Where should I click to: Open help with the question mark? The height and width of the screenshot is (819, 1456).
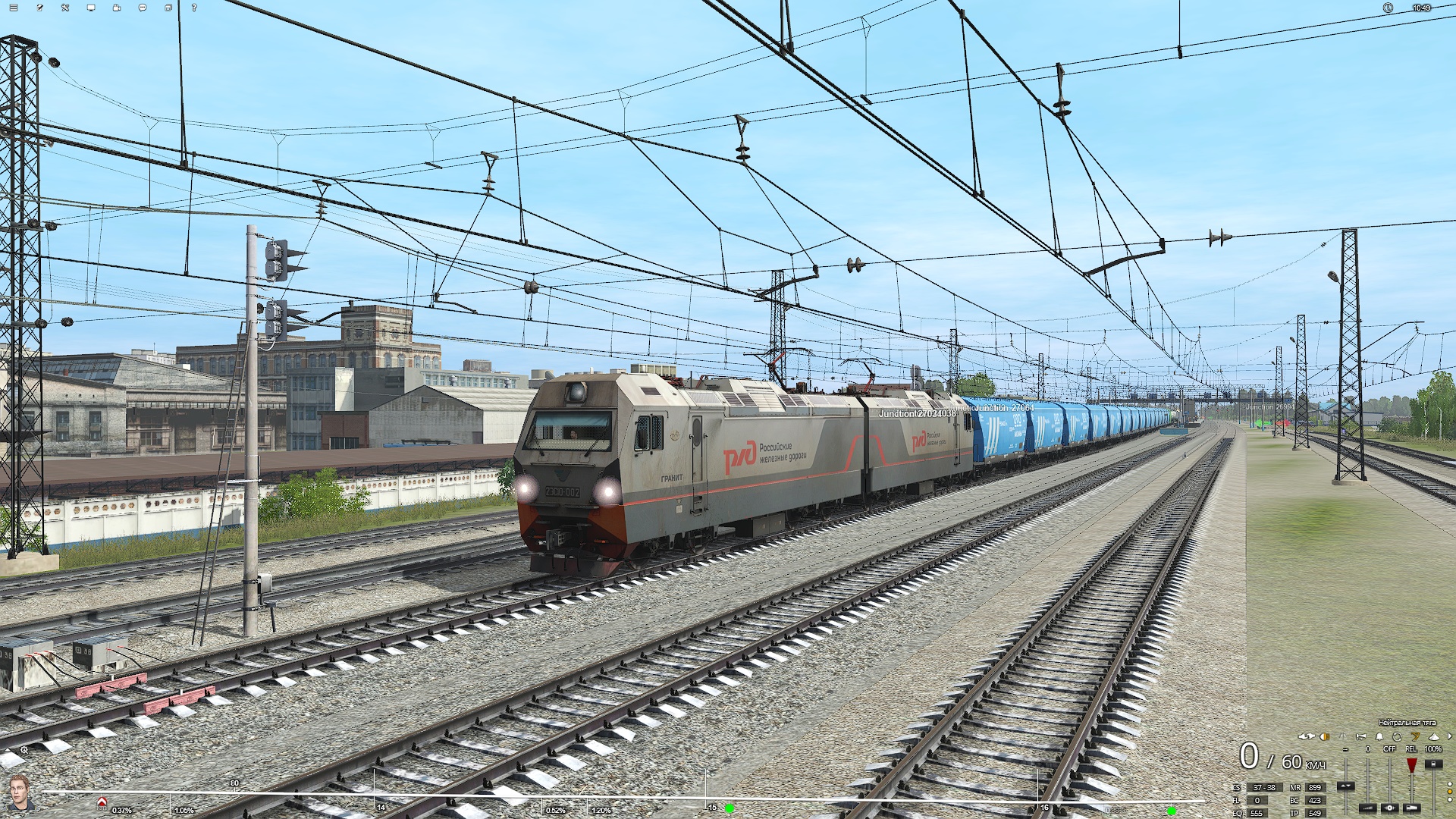(194, 8)
